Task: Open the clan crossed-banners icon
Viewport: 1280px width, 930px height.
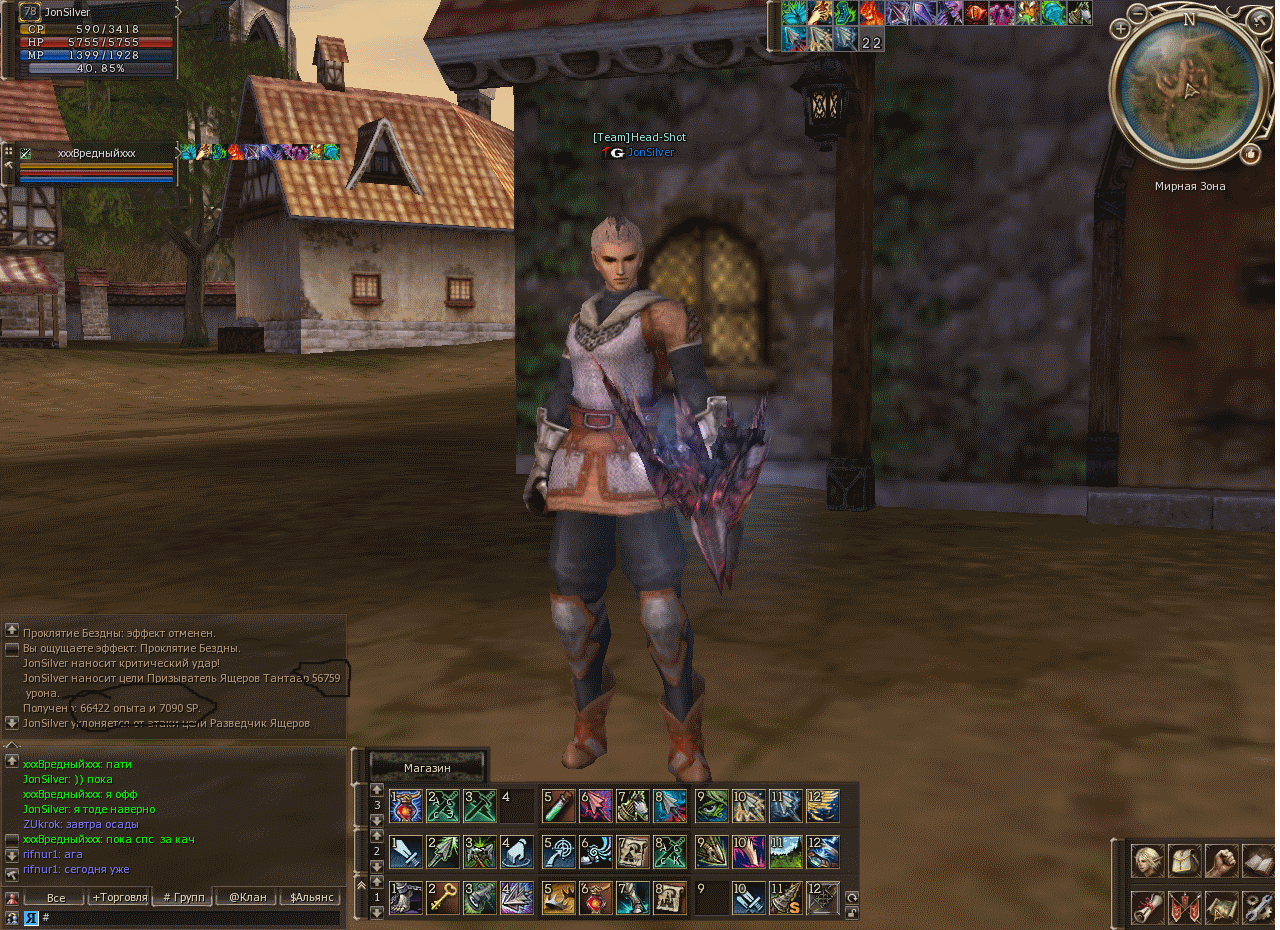Action: coord(1184,907)
